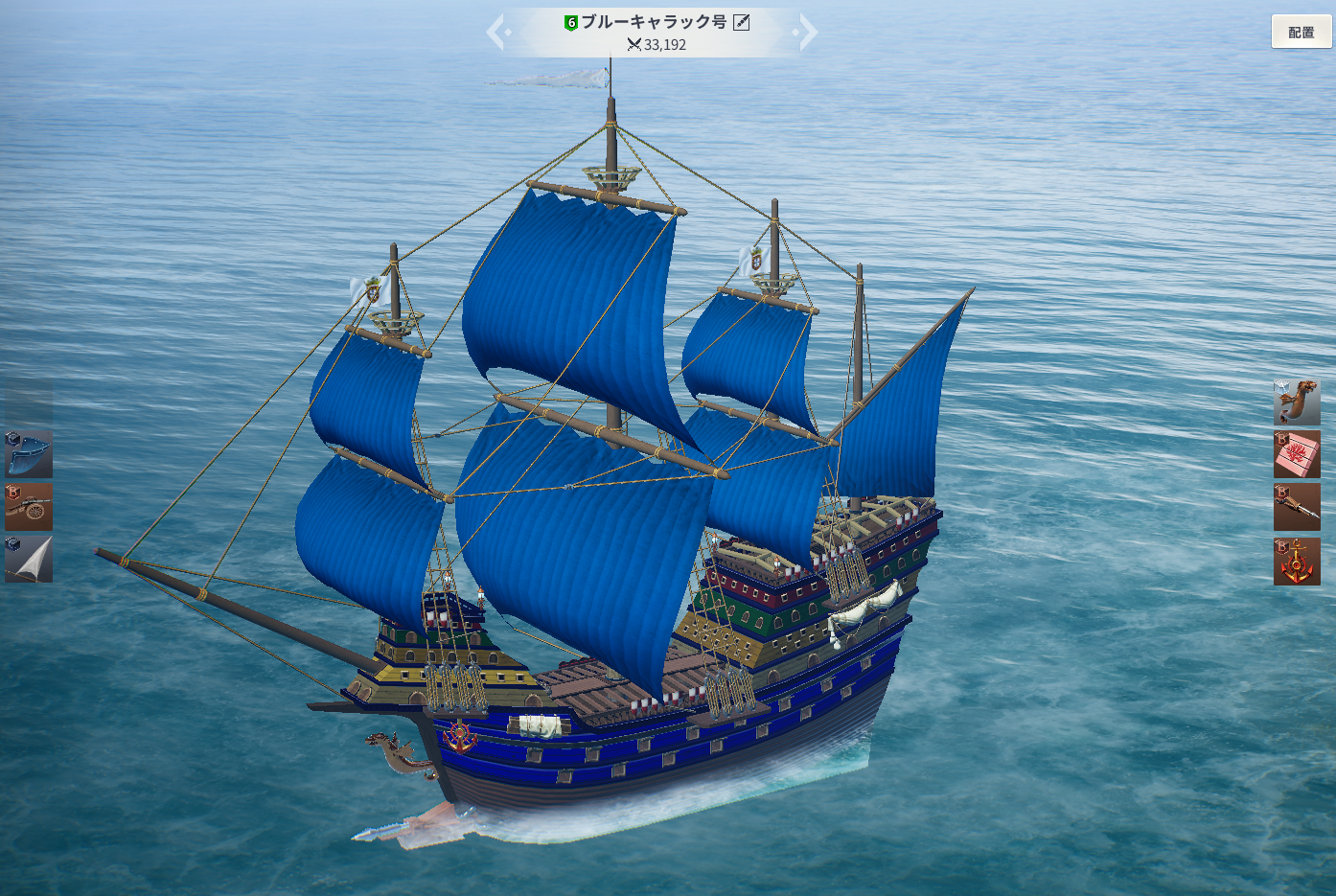The height and width of the screenshot is (896, 1336).
Task: Select the sea dragon figurehead slot
Action: pos(1297,402)
